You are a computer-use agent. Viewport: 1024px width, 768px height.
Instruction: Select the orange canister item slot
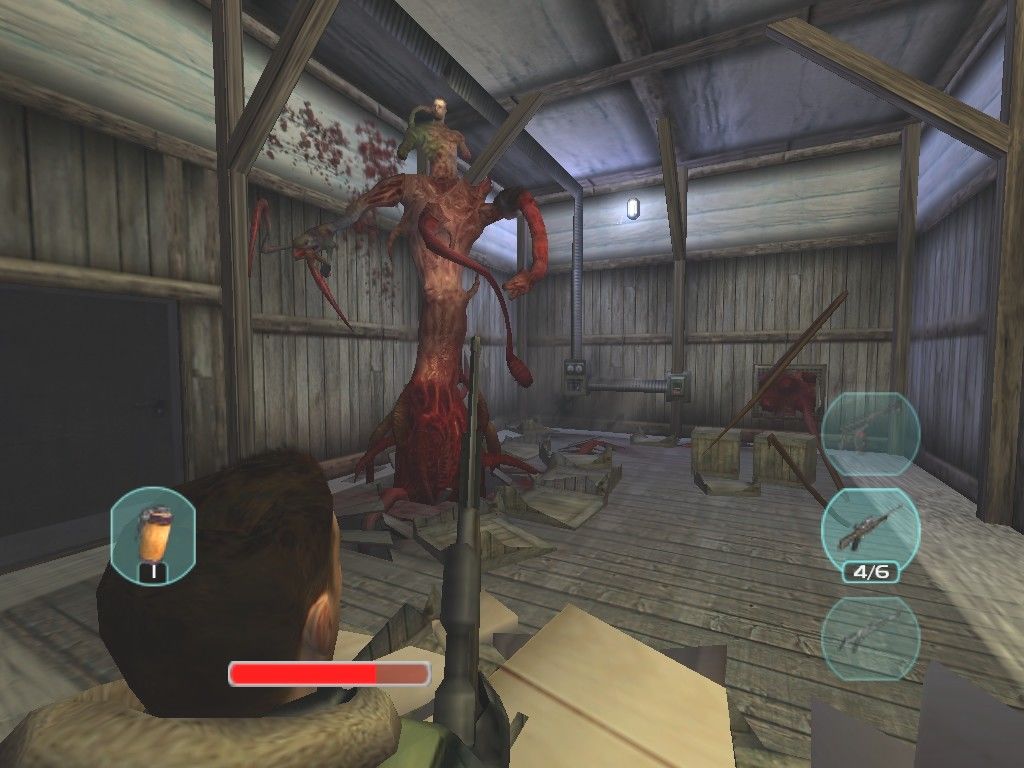click(x=153, y=532)
